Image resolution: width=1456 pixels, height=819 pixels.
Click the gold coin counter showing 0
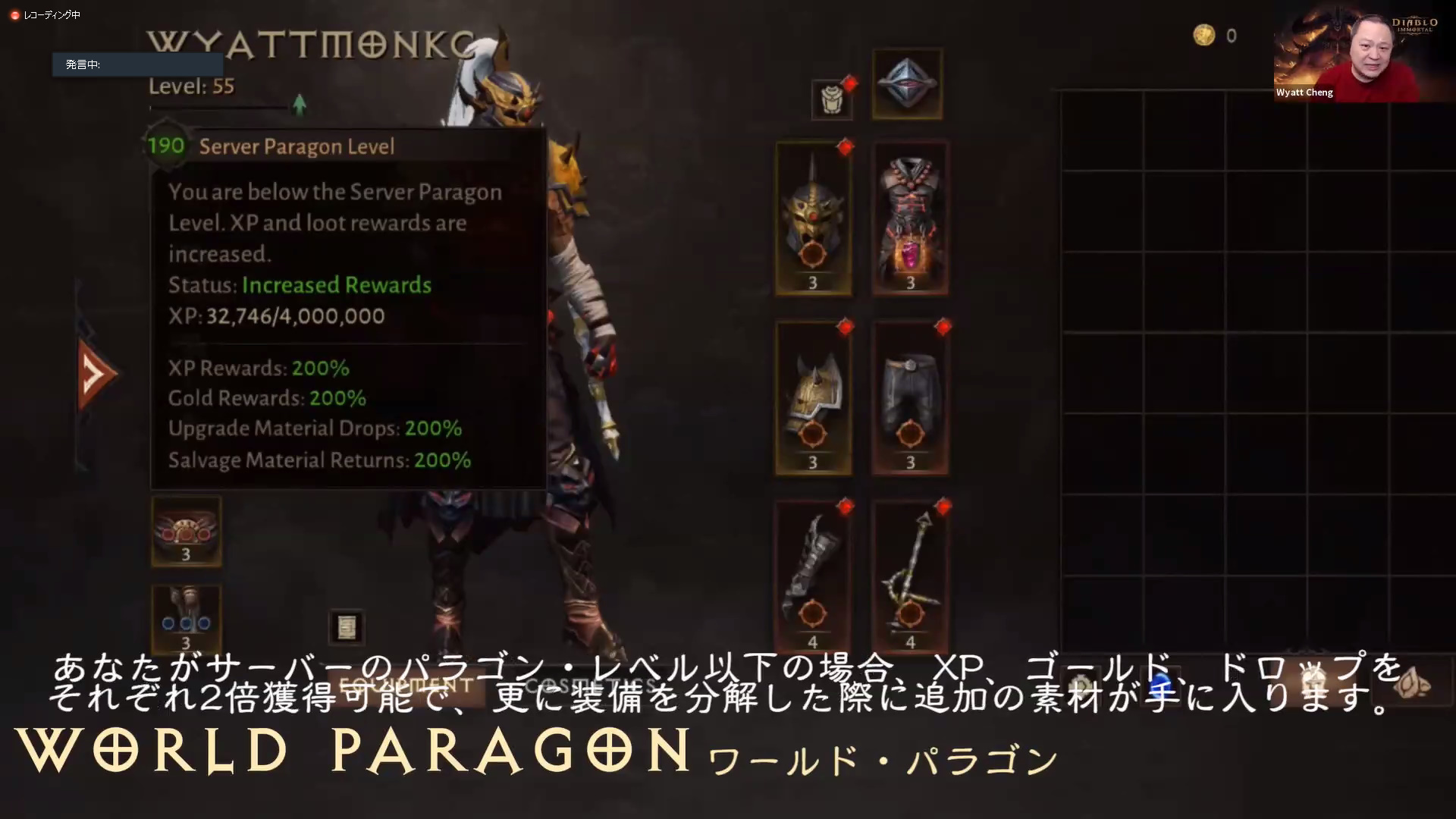tap(1213, 36)
